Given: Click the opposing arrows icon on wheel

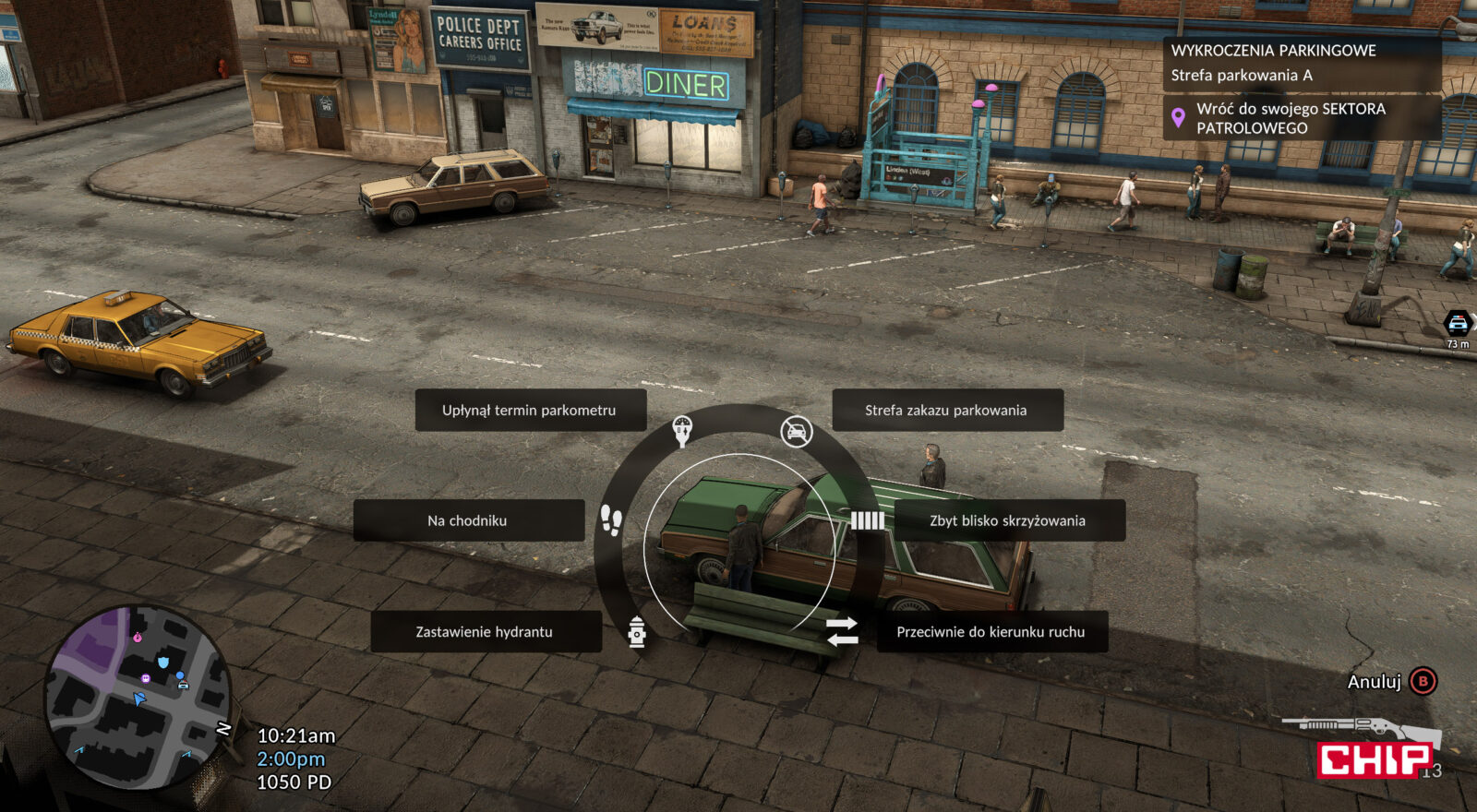Looking at the screenshot, I should click(841, 632).
